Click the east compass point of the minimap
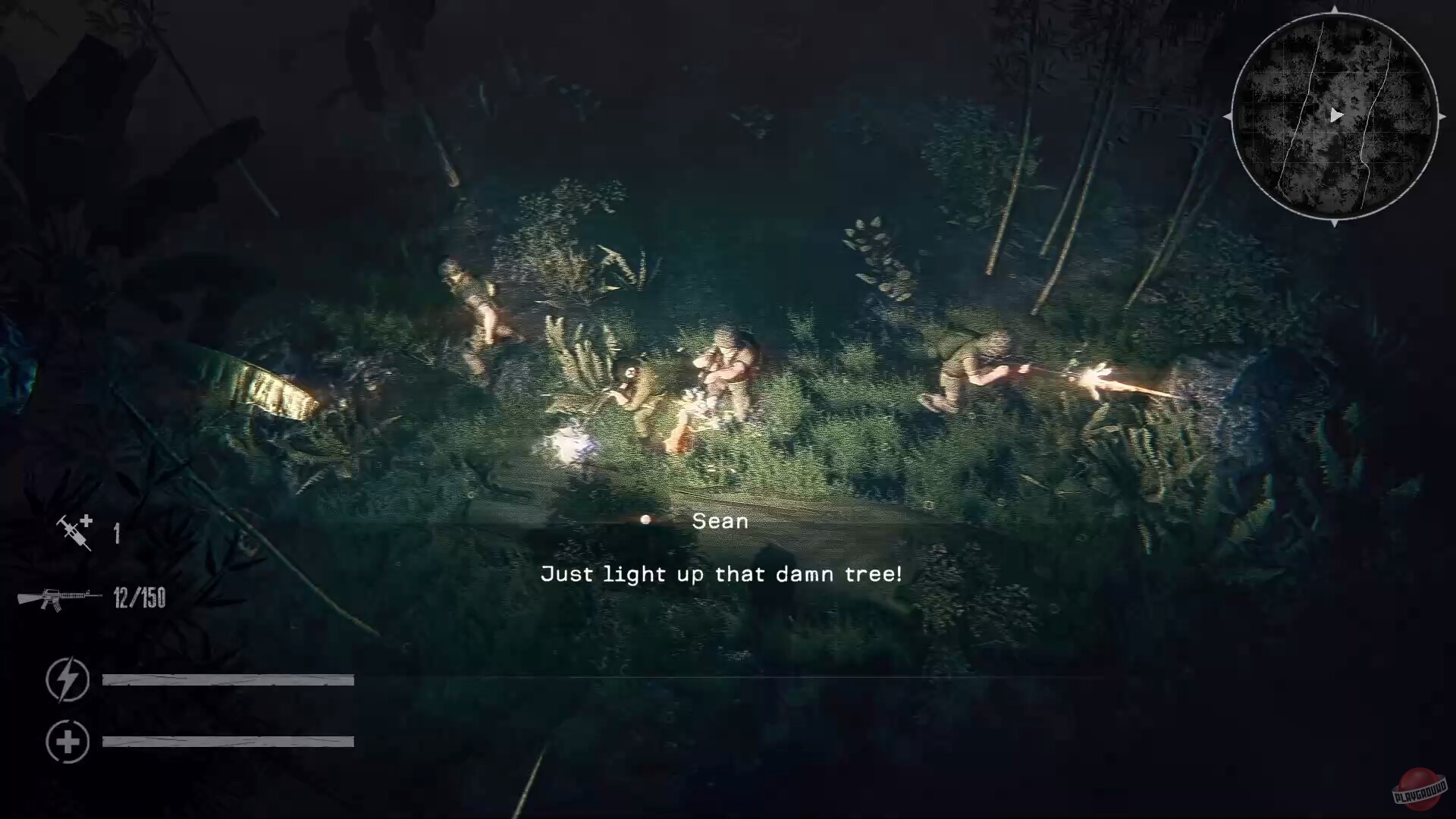The width and height of the screenshot is (1456, 819). 1443,118
